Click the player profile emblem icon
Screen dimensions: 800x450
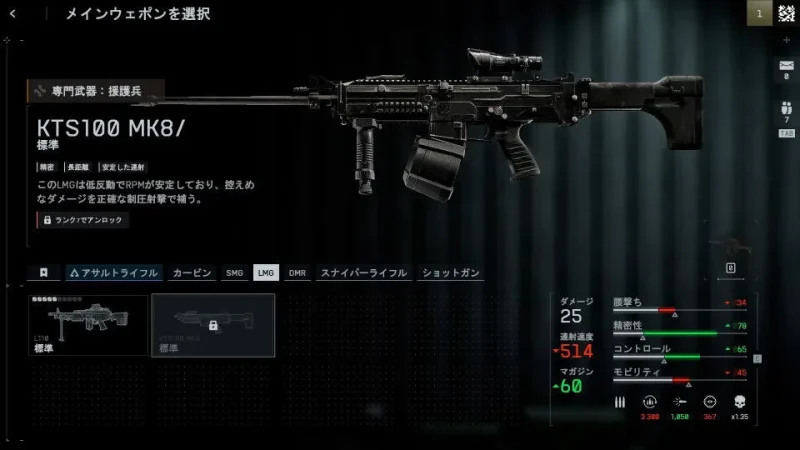(x=787, y=14)
